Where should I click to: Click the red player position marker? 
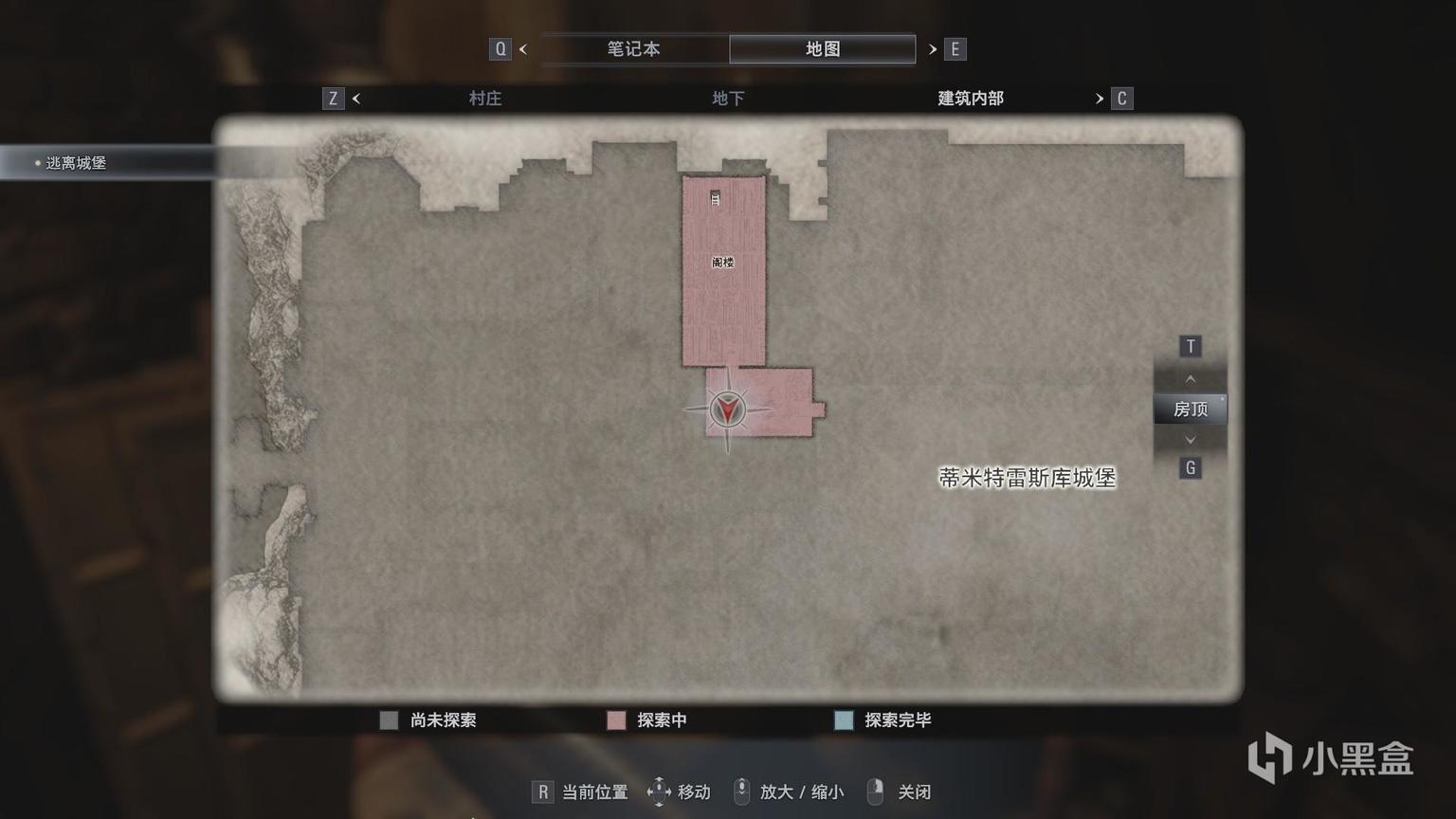727,409
